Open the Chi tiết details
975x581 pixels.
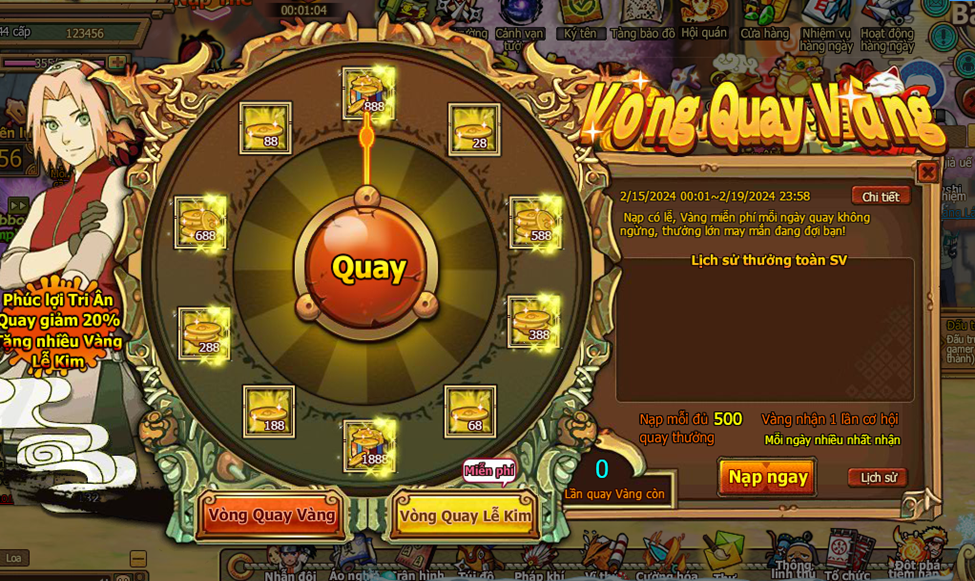[880, 196]
